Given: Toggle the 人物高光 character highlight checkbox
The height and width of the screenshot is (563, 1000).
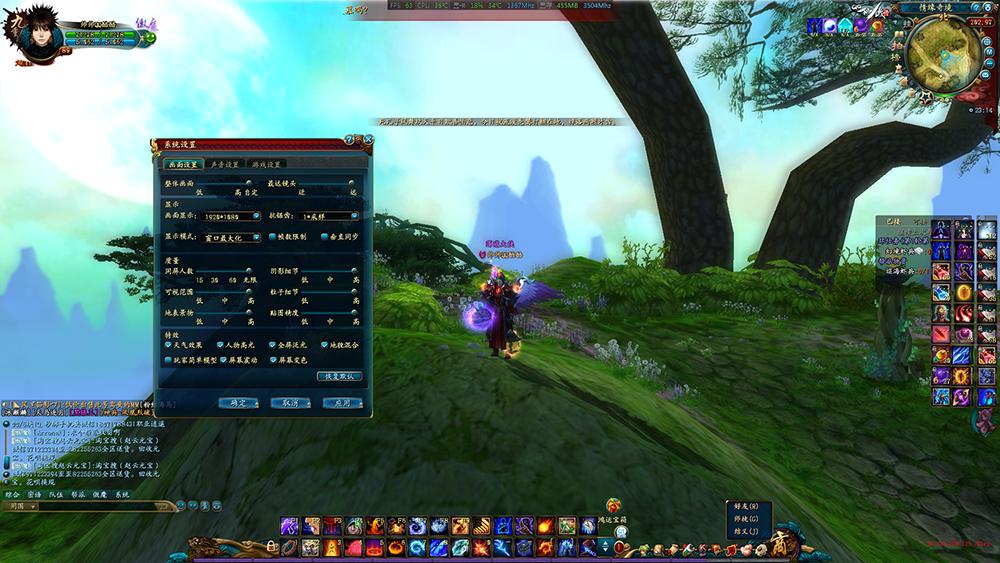Looking at the screenshot, I should (x=220, y=345).
